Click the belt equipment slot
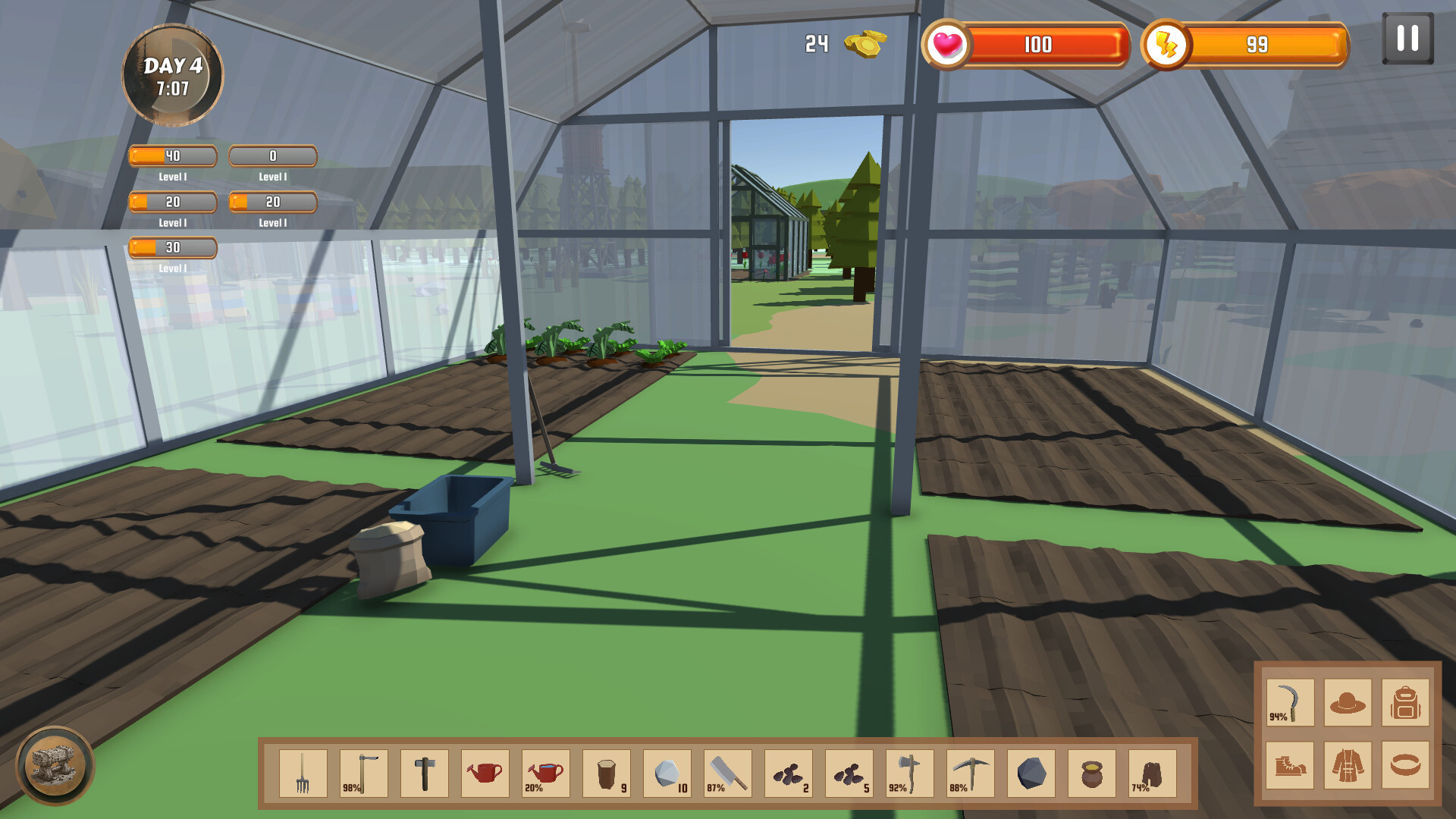 pos(1407,766)
